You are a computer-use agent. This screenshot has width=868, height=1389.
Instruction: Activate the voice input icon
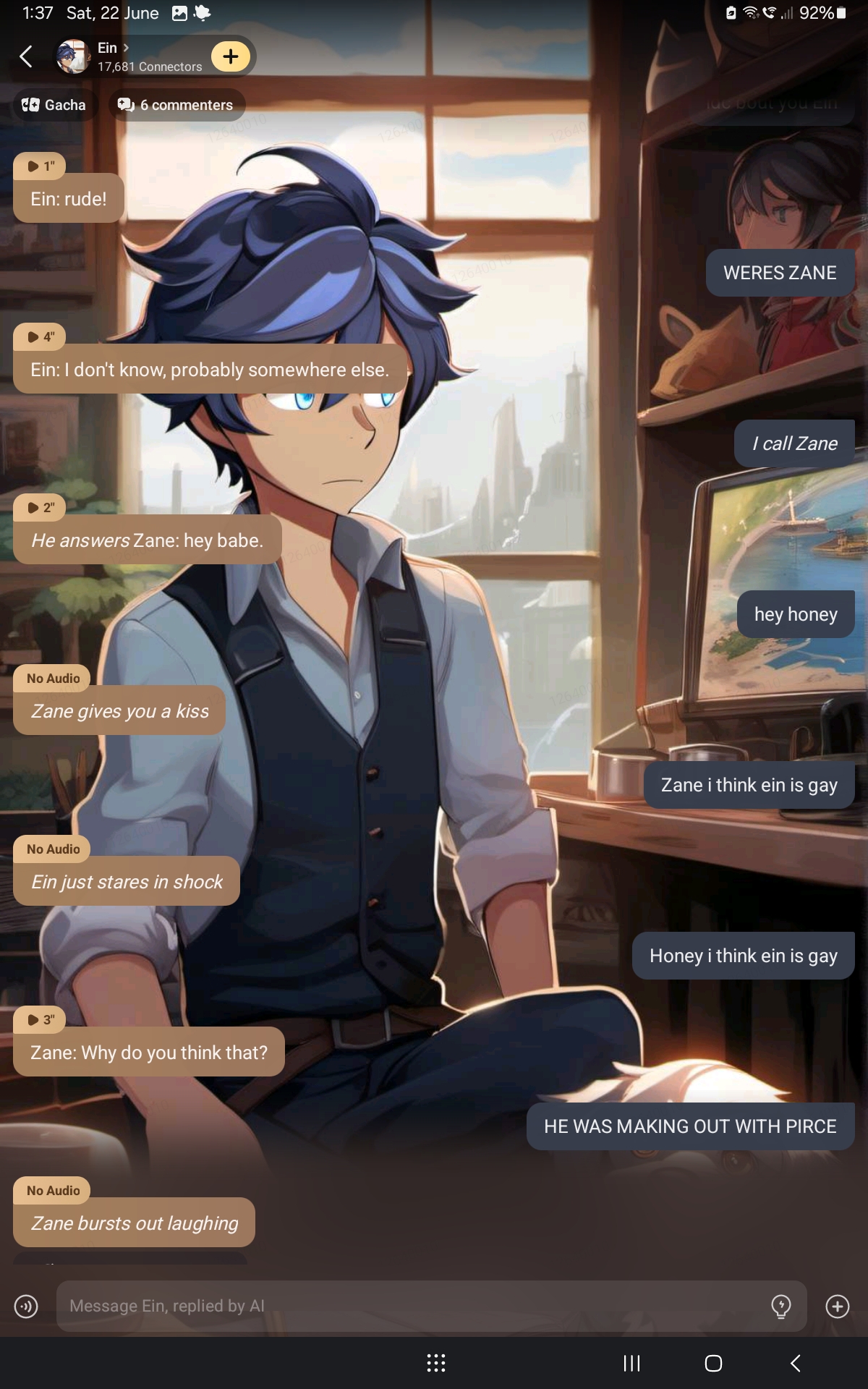tap(26, 1306)
